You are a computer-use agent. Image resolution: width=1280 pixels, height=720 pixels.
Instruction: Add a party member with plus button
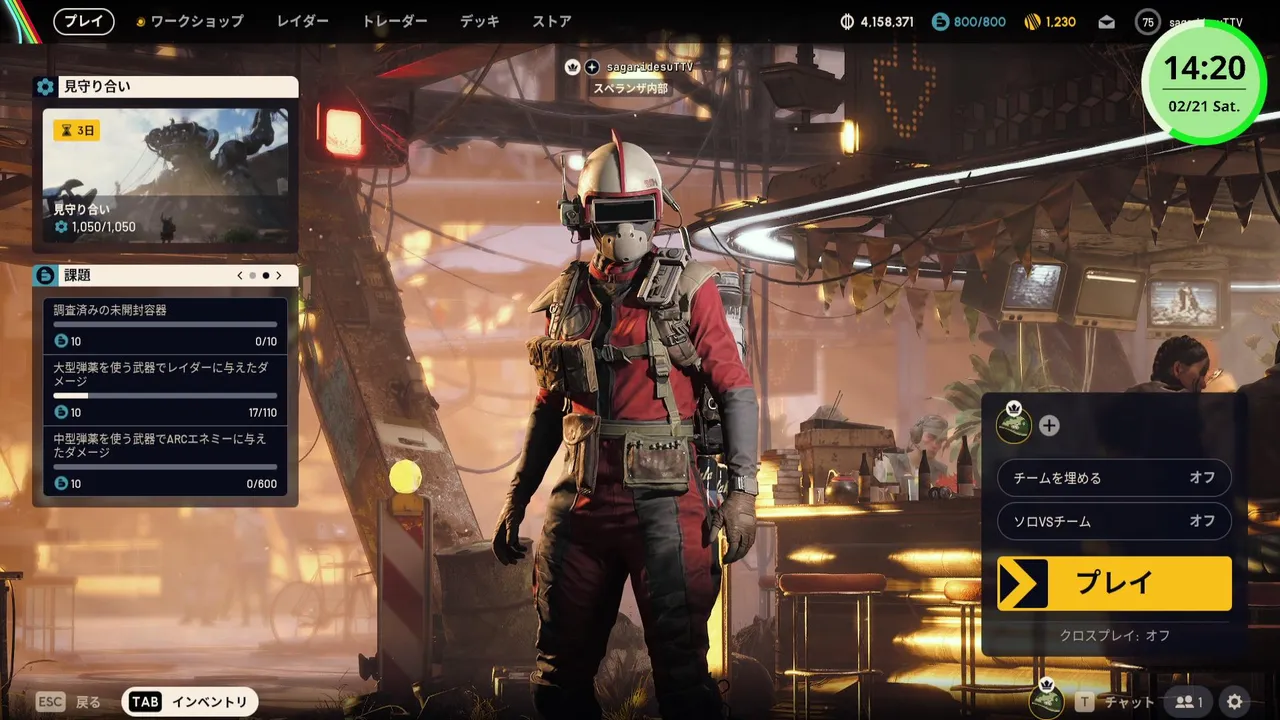[x=1049, y=425]
